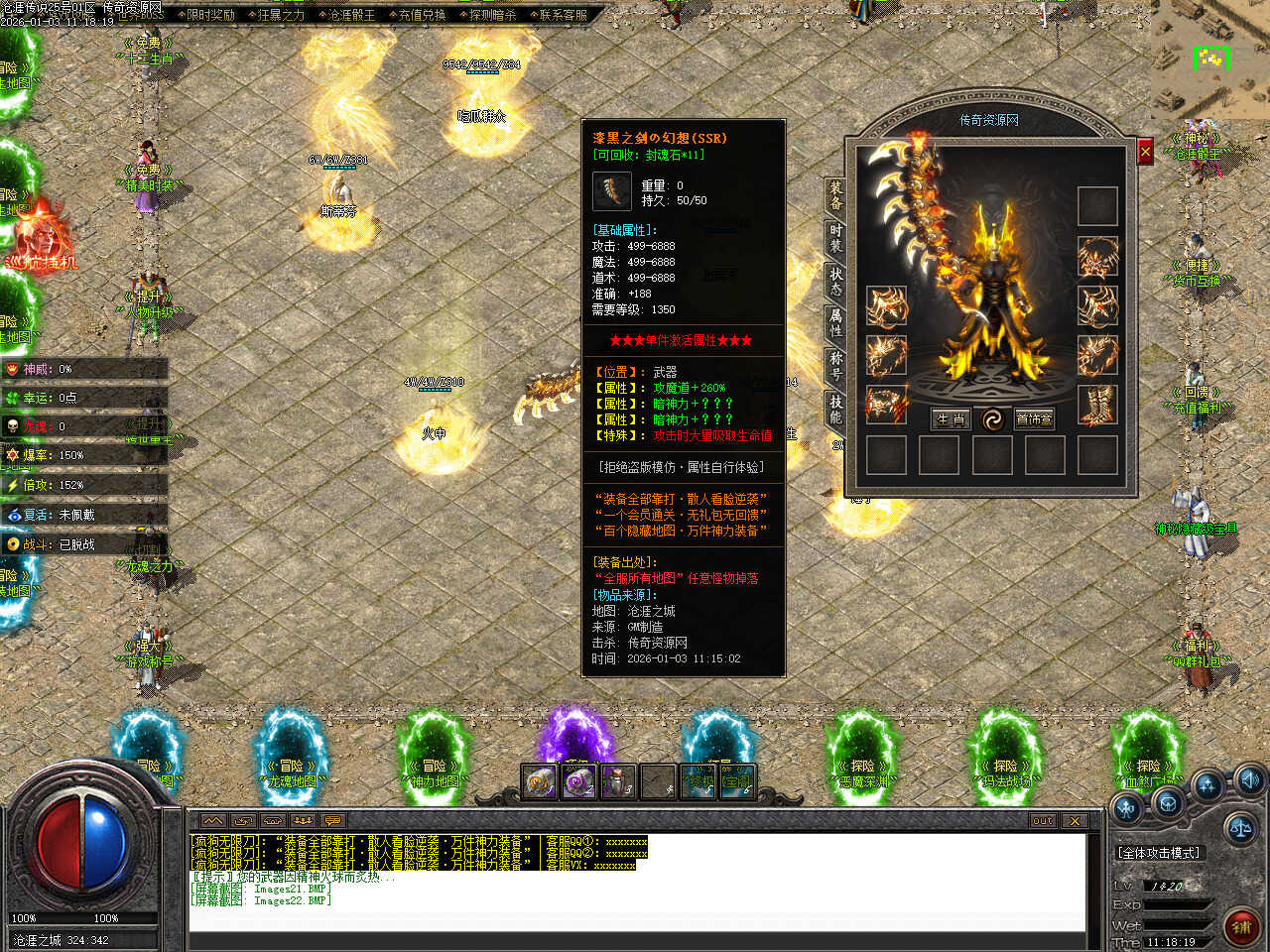Close the chat window with X
The height and width of the screenshot is (952, 1270).
point(1075,821)
